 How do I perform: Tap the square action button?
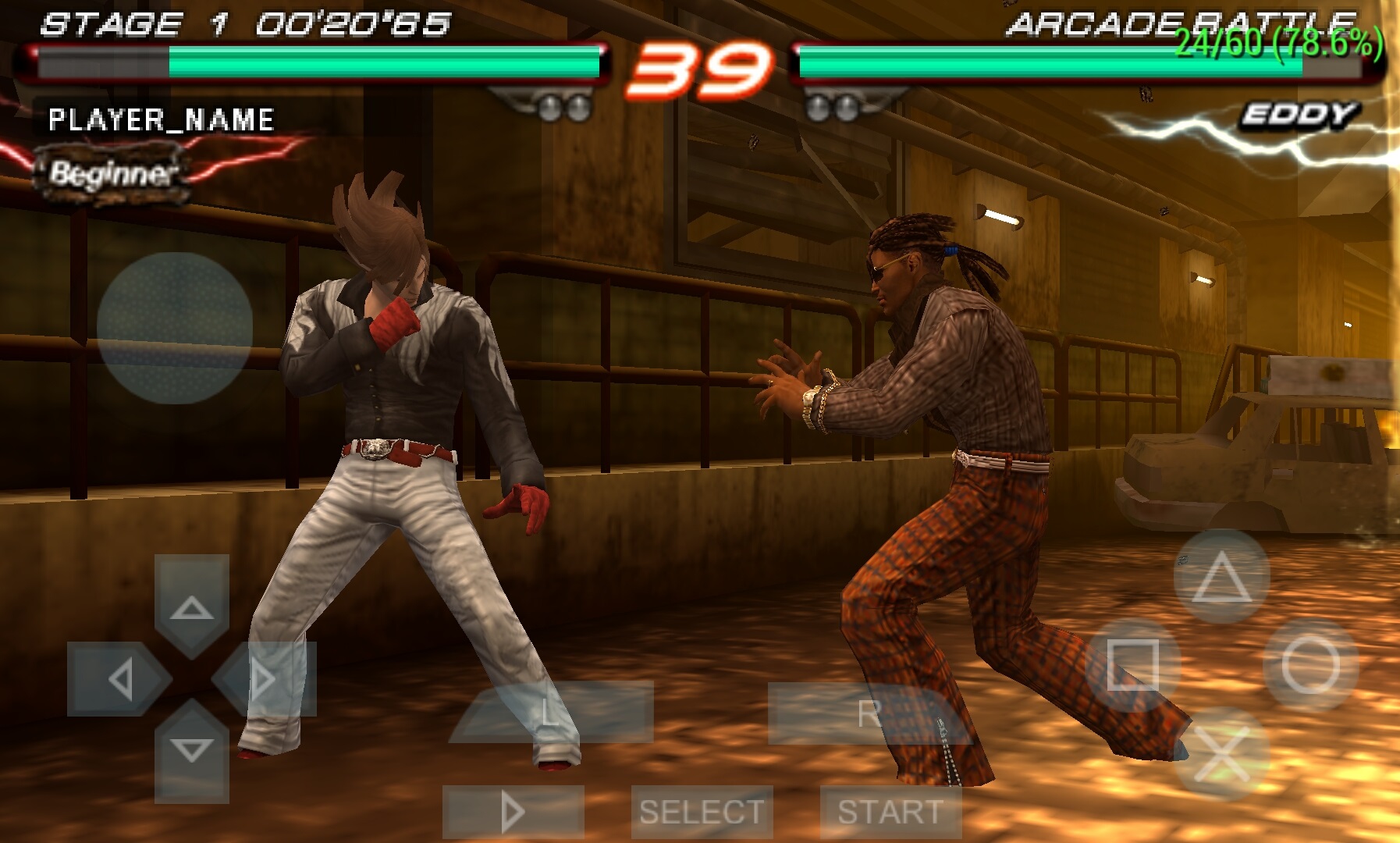pyautogui.click(x=1132, y=665)
